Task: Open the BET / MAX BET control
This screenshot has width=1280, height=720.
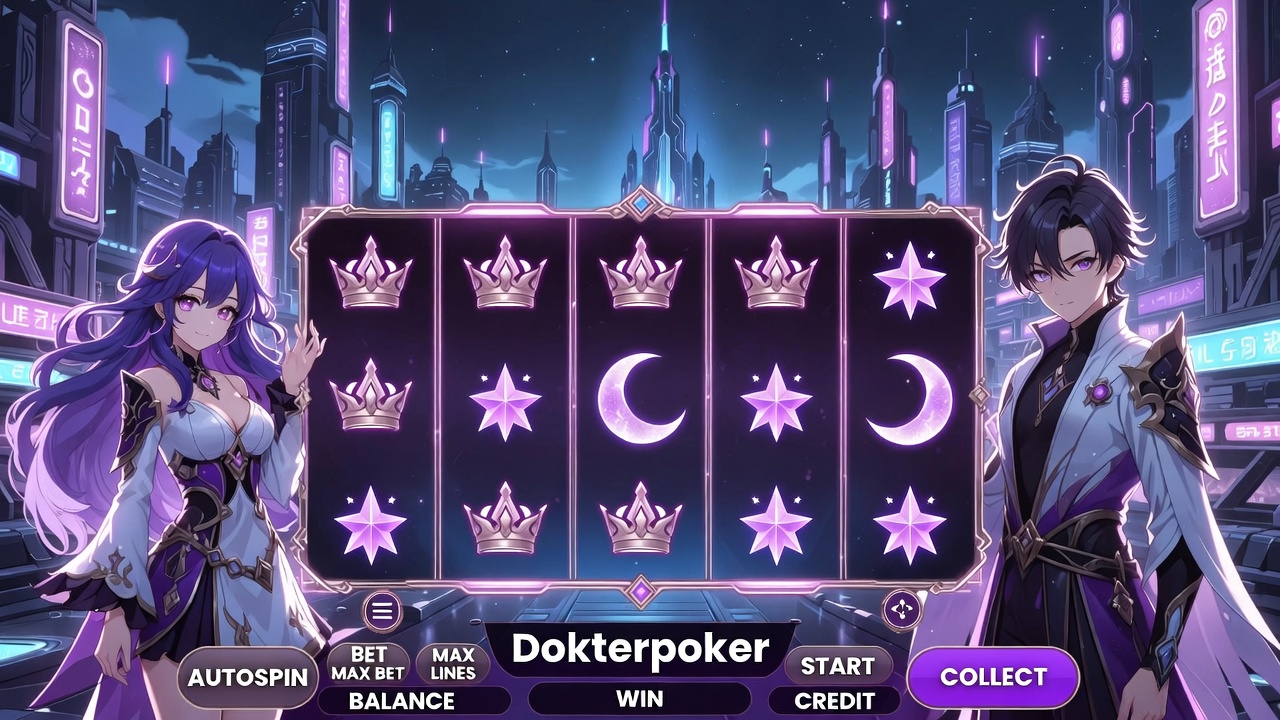Action: pyautogui.click(x=368, y=664)
